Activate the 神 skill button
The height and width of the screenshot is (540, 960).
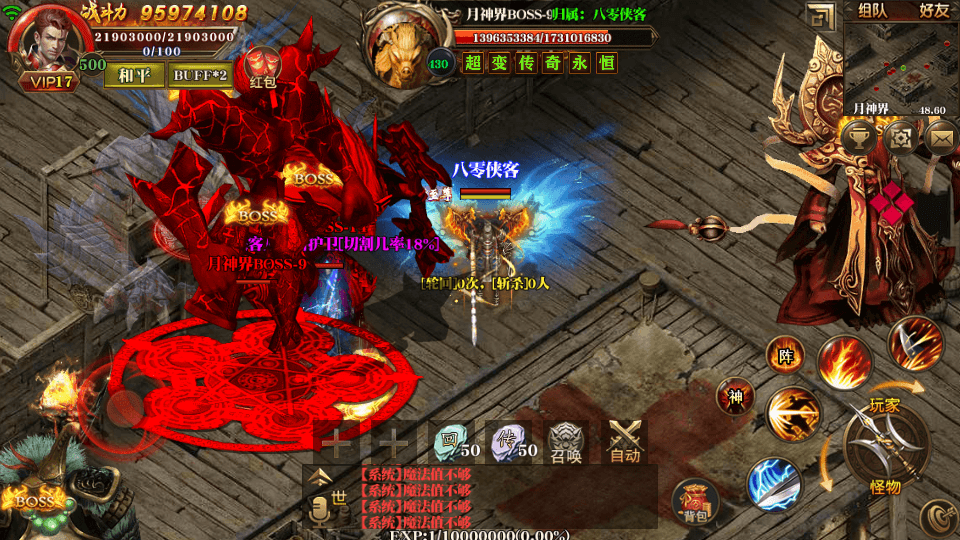click(x=735, y=398)
